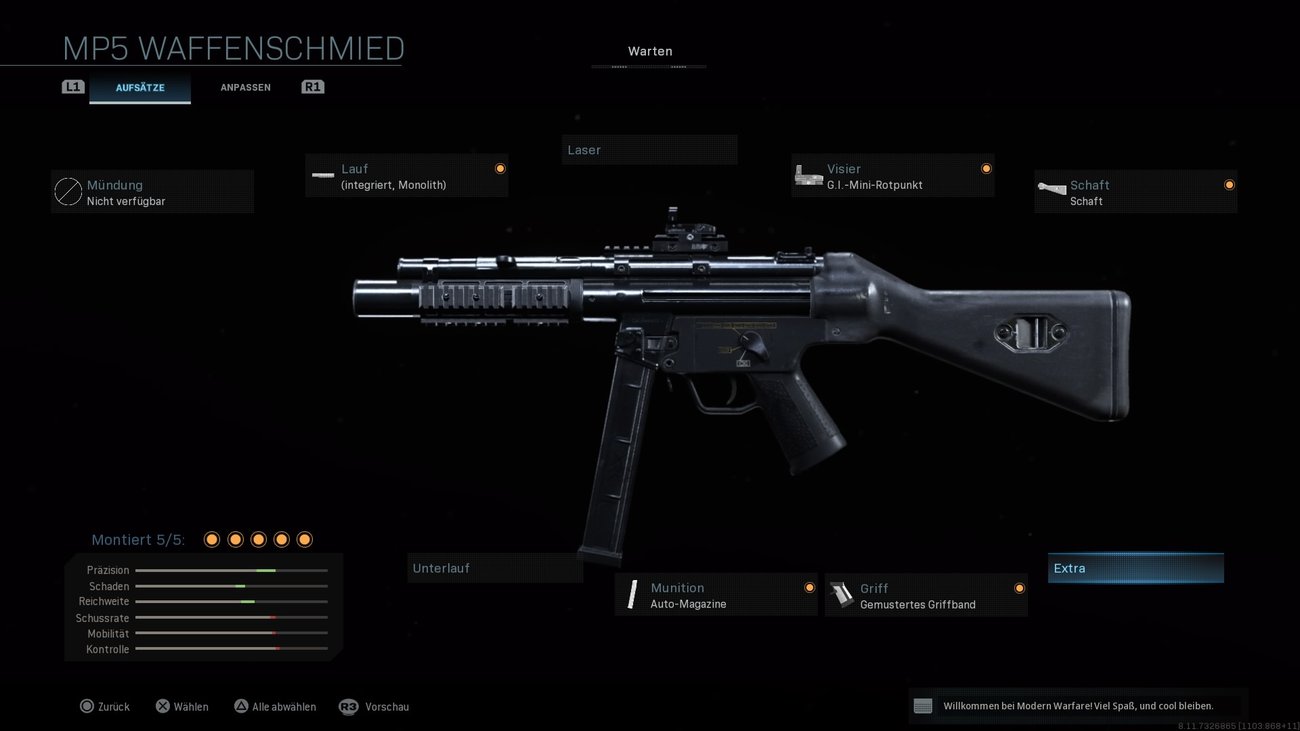
Task: Toggle the orange indicator on the Munition slot
Action: click(x=809, y=587)
